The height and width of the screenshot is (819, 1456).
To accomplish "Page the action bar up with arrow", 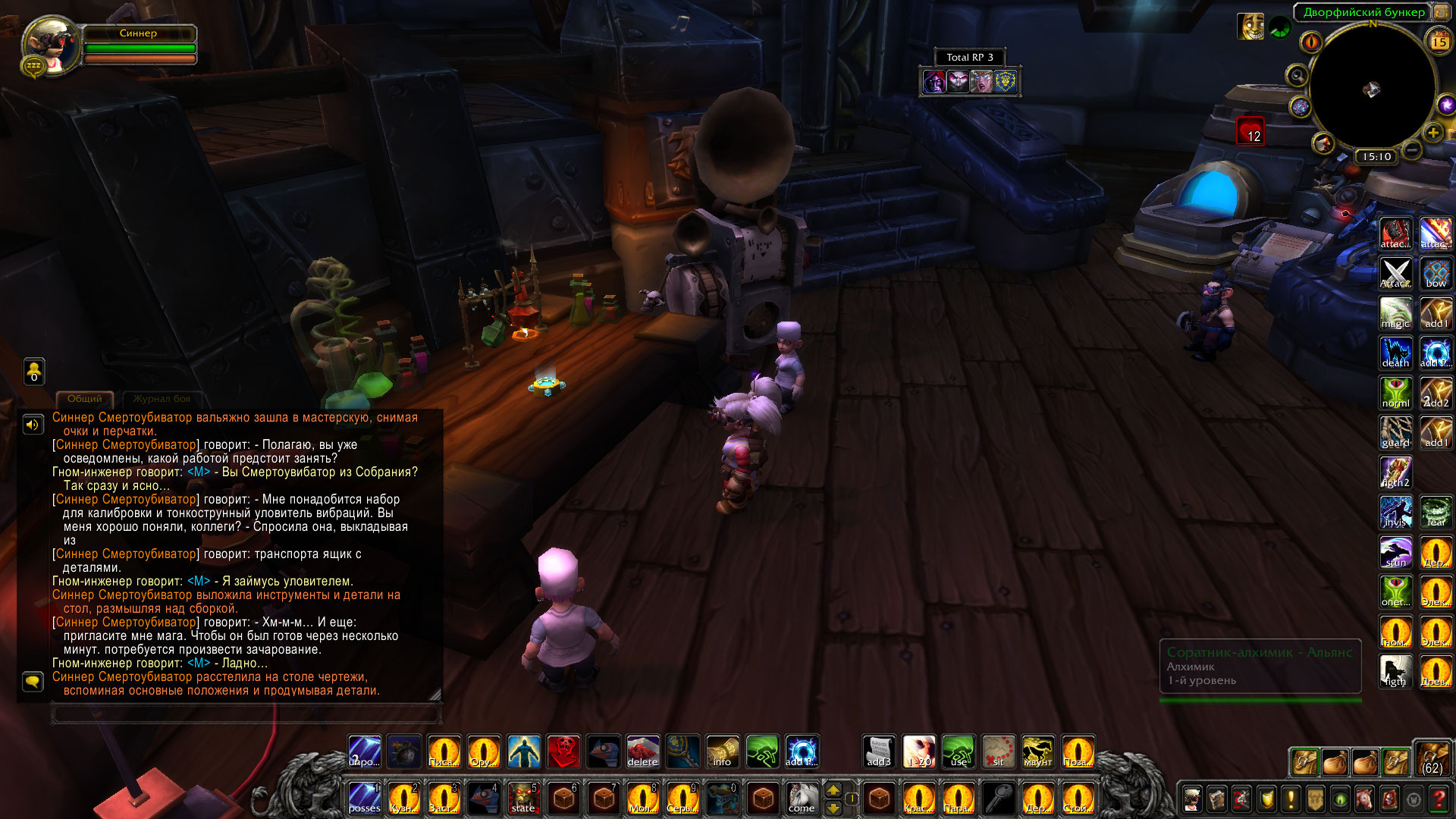I will (x=833, y=790).
